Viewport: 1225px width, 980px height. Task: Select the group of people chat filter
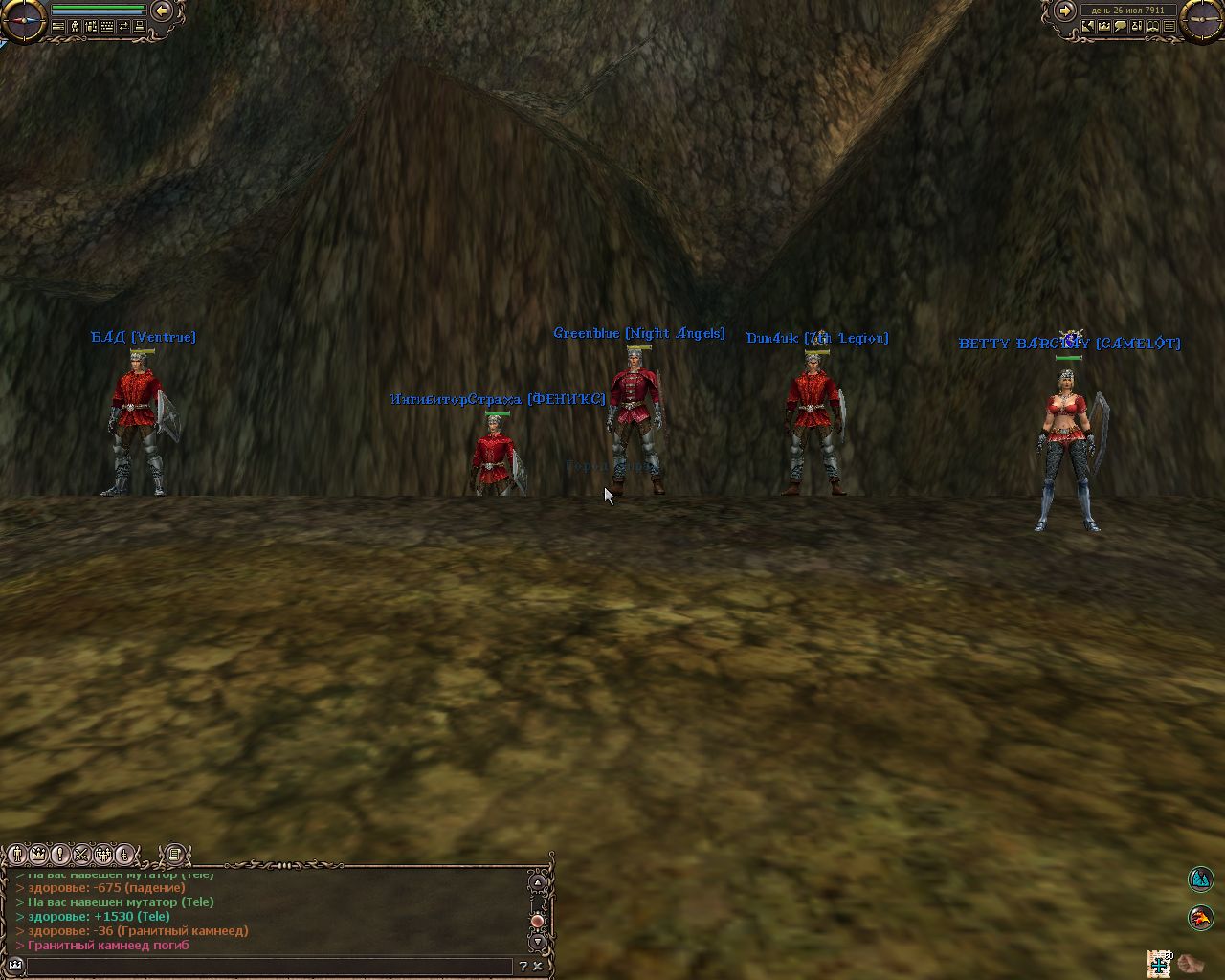click(102, 854)
